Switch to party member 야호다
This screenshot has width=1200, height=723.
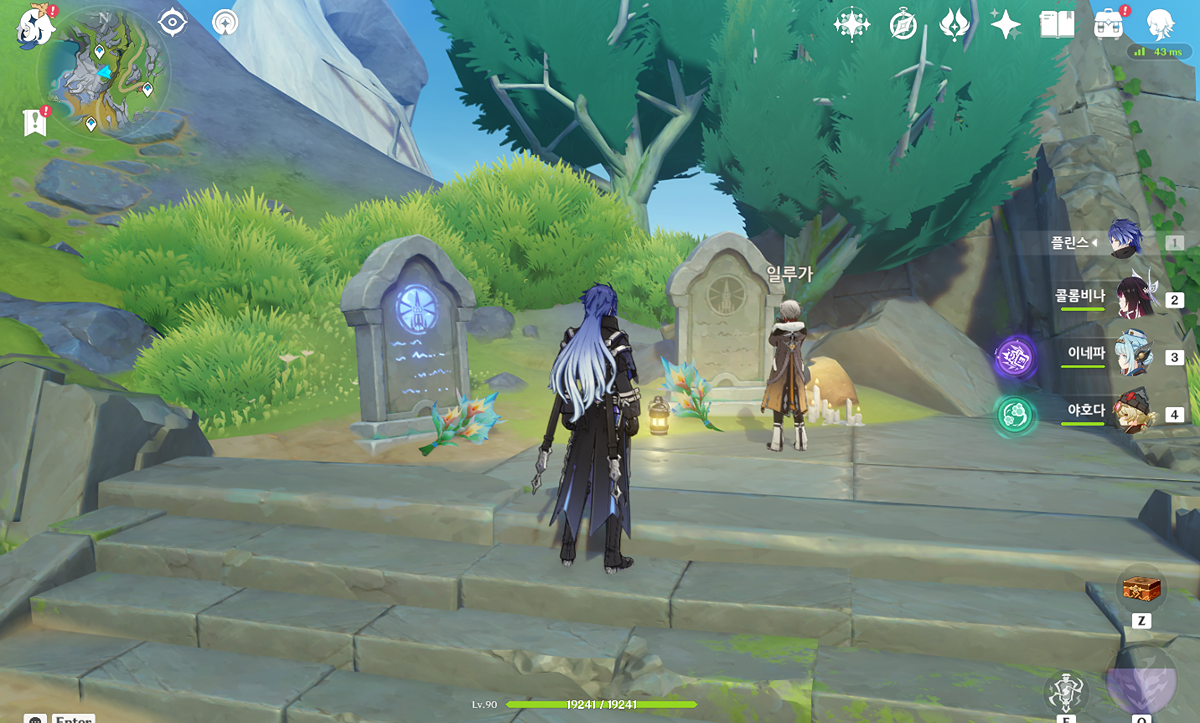1135,413
